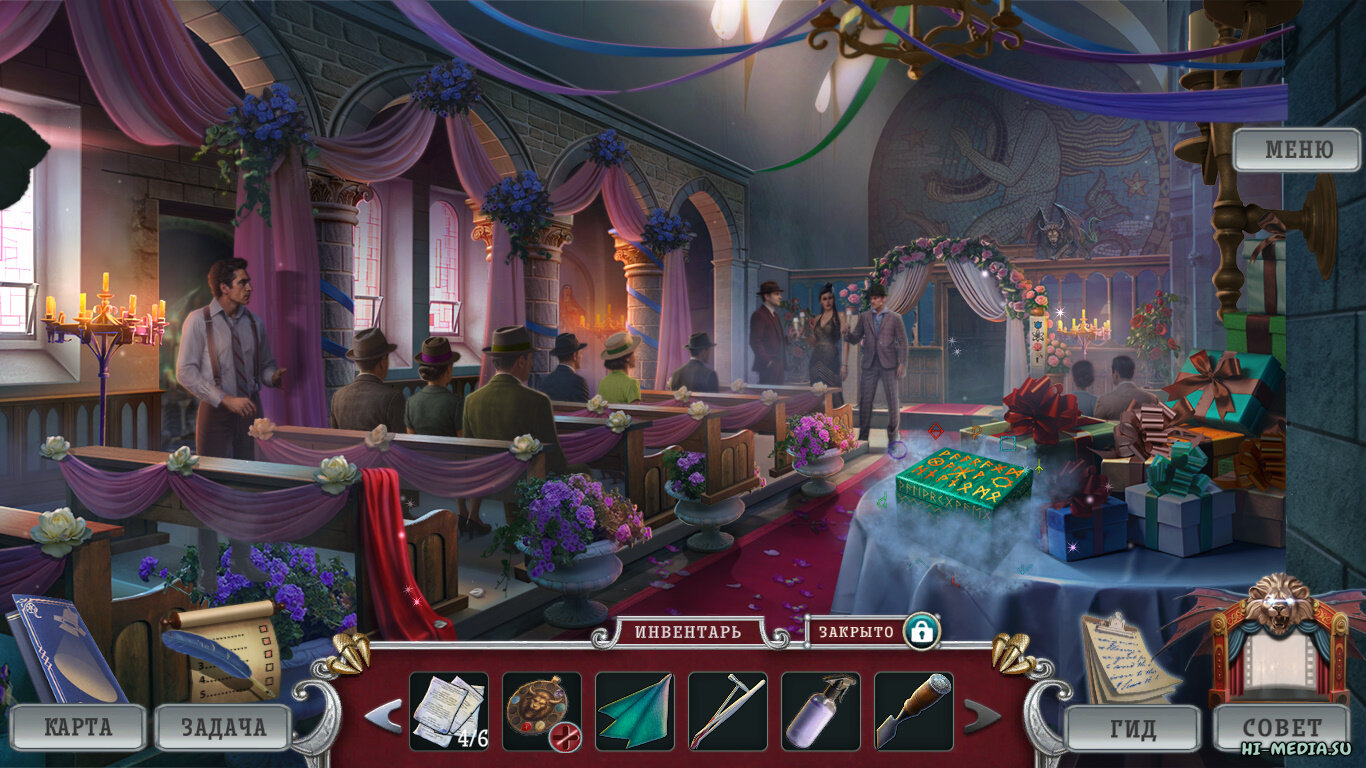Toggle the inventory padlock icon
This screenshot has width=1366, height=768.
(921, 632)
